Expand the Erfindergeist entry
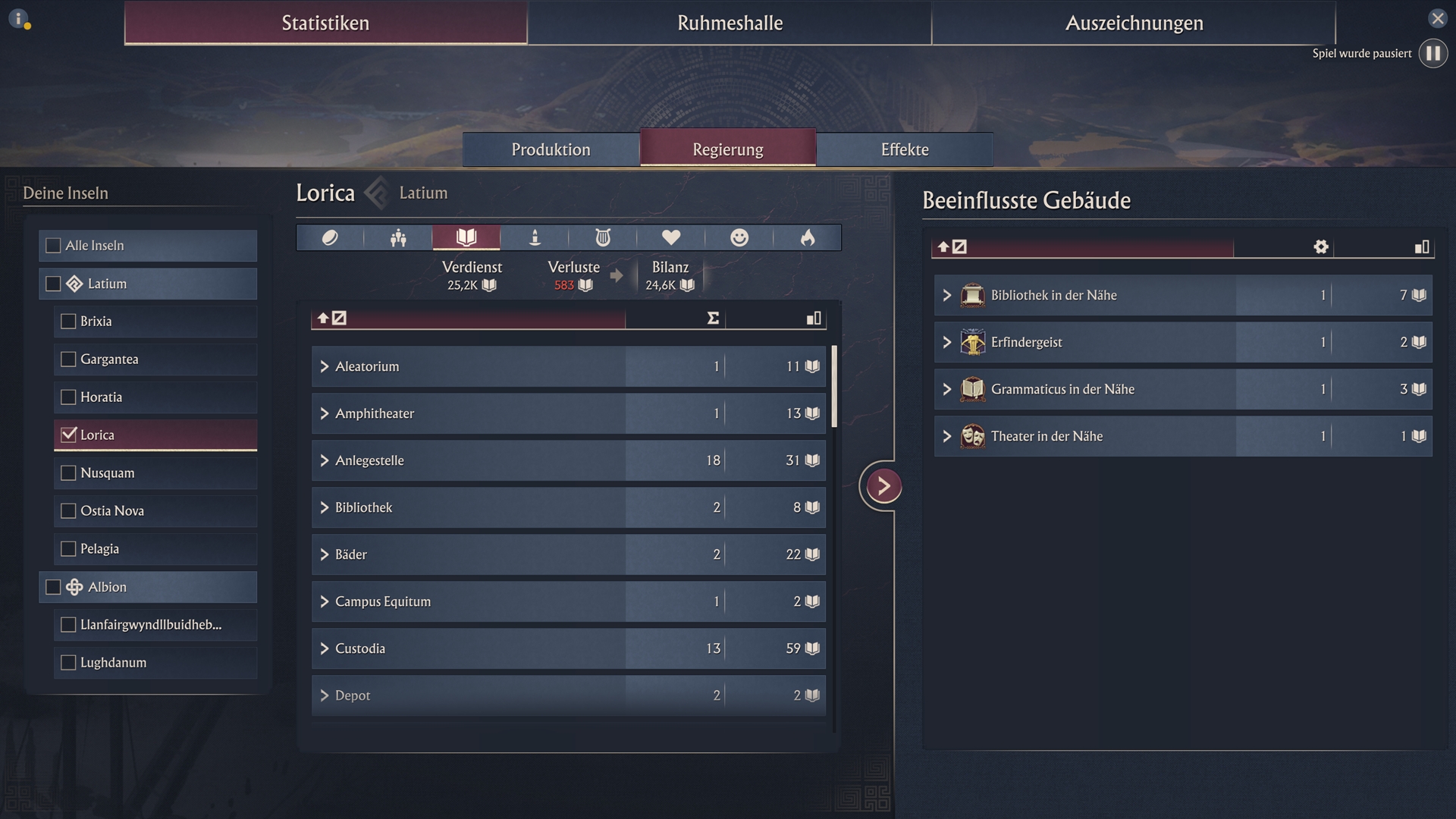1456x819 pixels. (x=947, y=343)
